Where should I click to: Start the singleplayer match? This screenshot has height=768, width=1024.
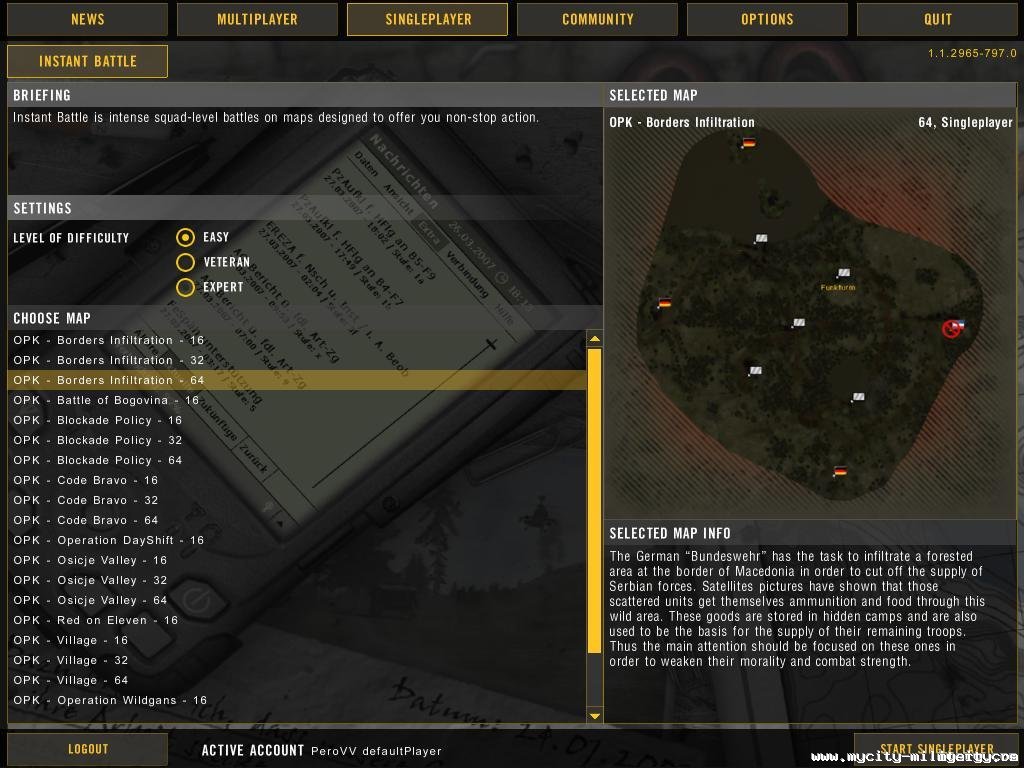936,749
